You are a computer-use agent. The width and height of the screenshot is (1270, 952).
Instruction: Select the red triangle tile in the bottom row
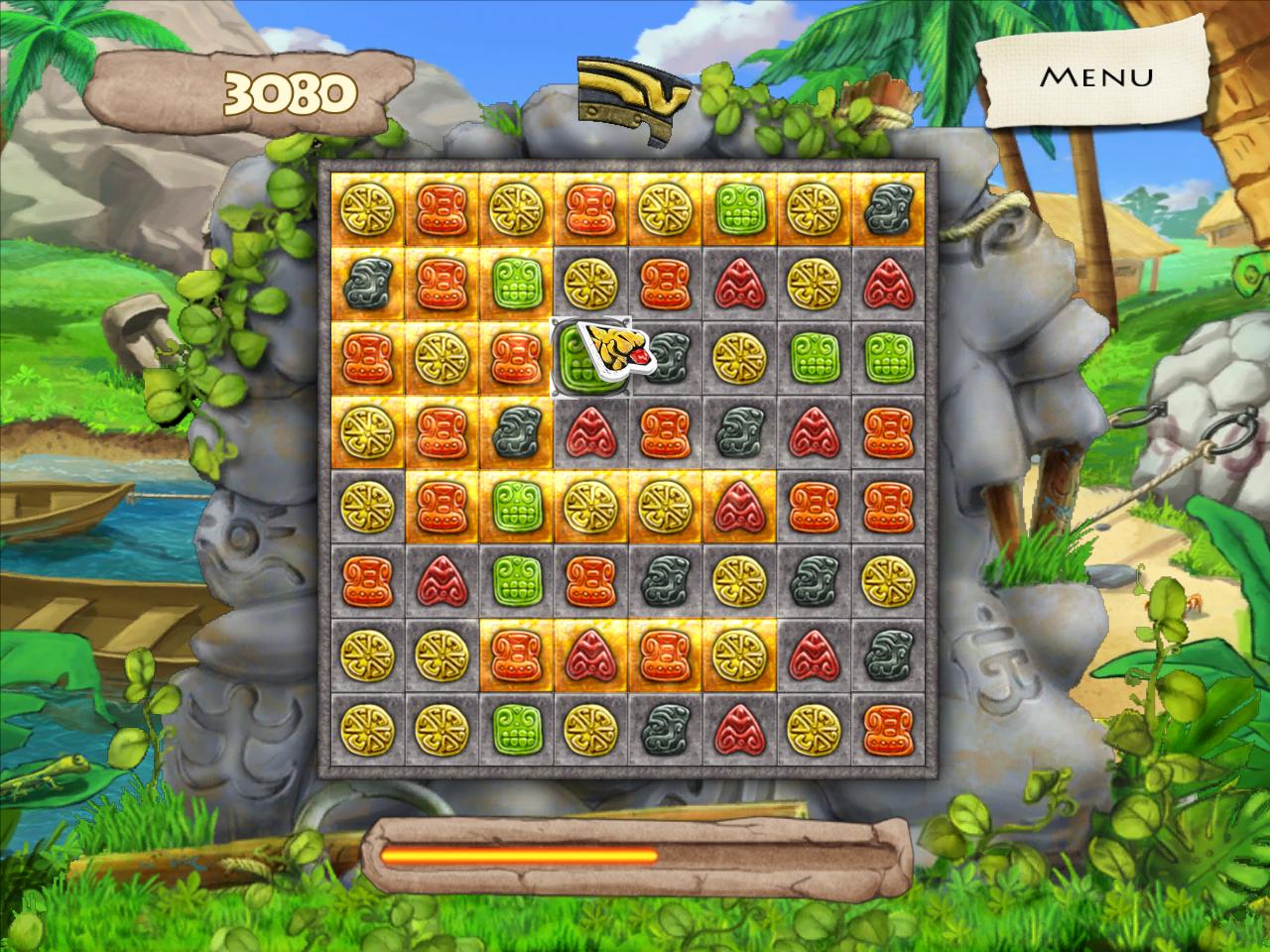click(737, 727)
